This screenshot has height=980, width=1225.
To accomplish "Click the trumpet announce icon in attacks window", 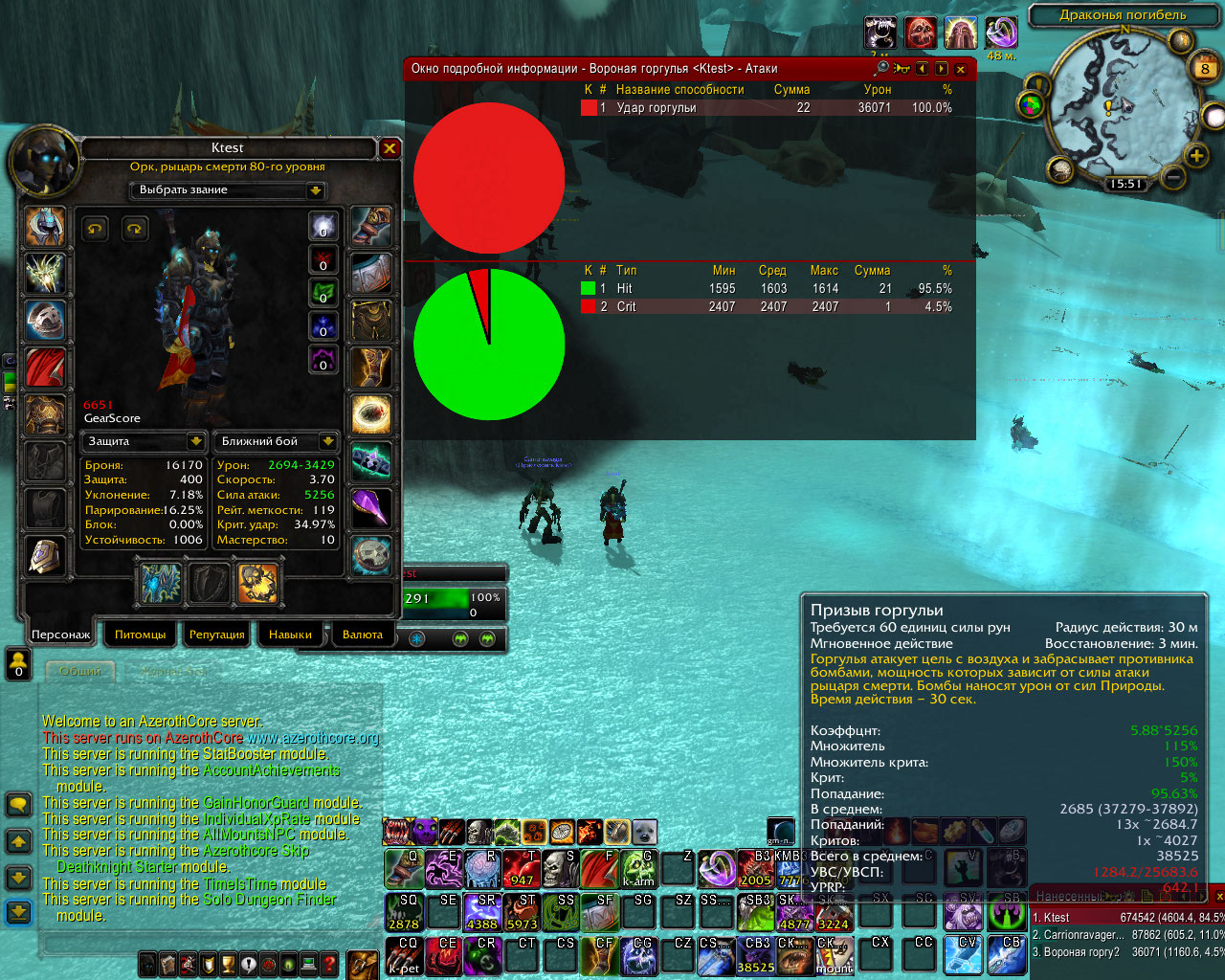I will point(902,69).
